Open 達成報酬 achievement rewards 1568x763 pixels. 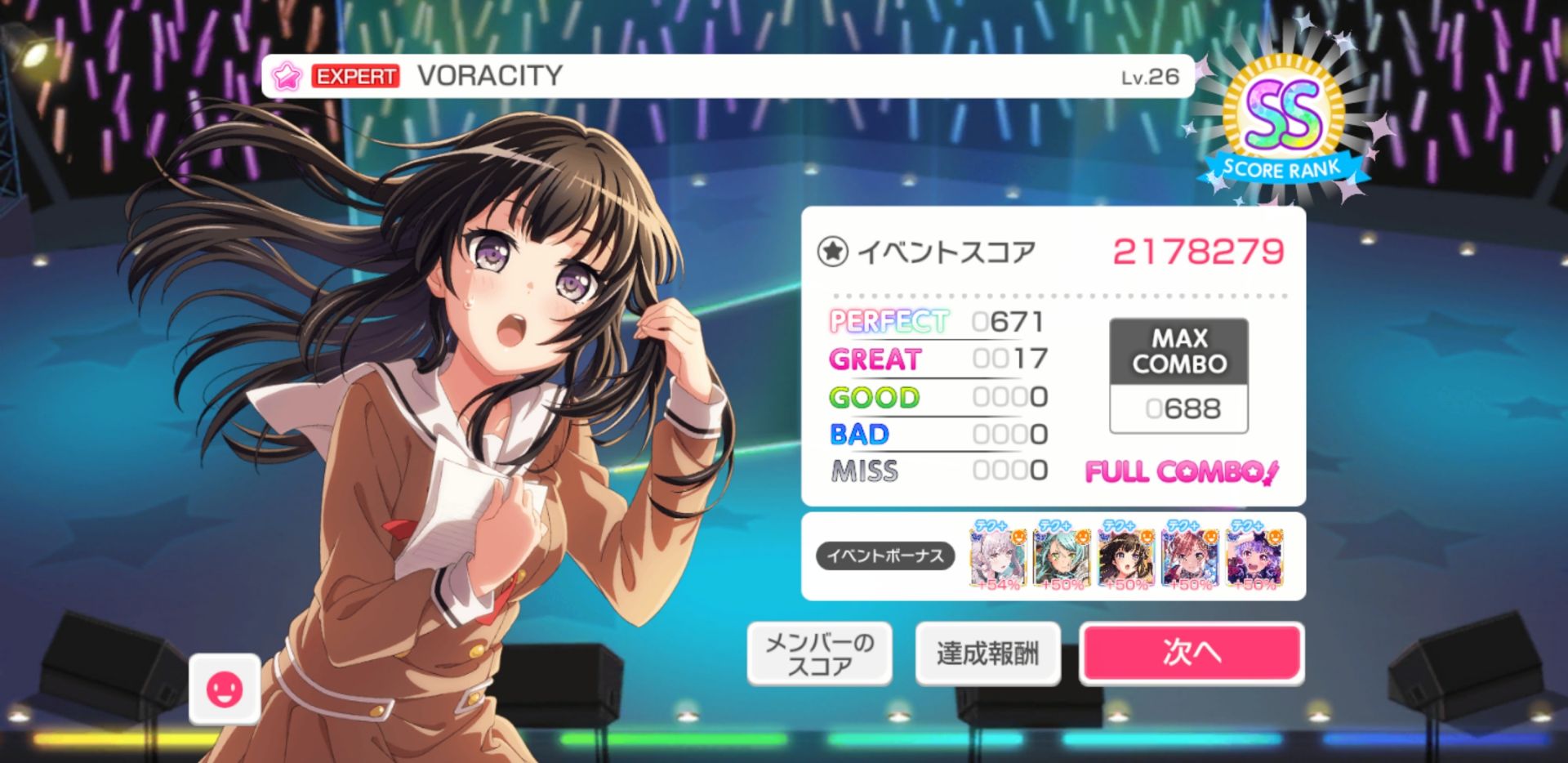[x=987, y=653]
